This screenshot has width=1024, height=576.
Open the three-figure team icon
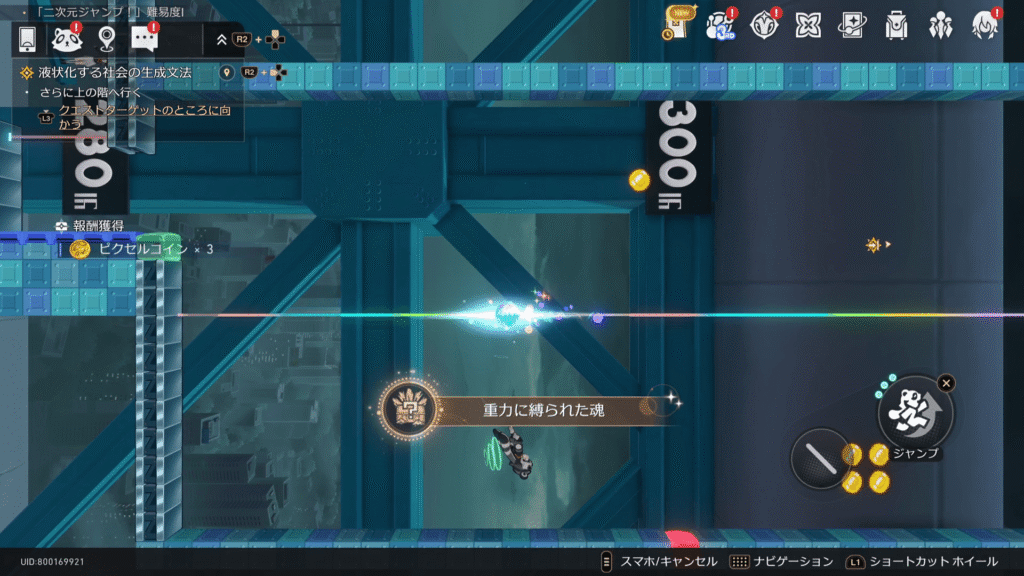[x=940, y=24]
